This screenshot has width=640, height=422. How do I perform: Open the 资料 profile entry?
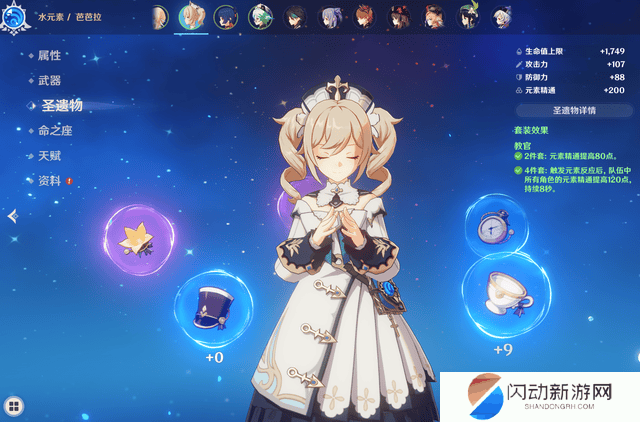49,181
